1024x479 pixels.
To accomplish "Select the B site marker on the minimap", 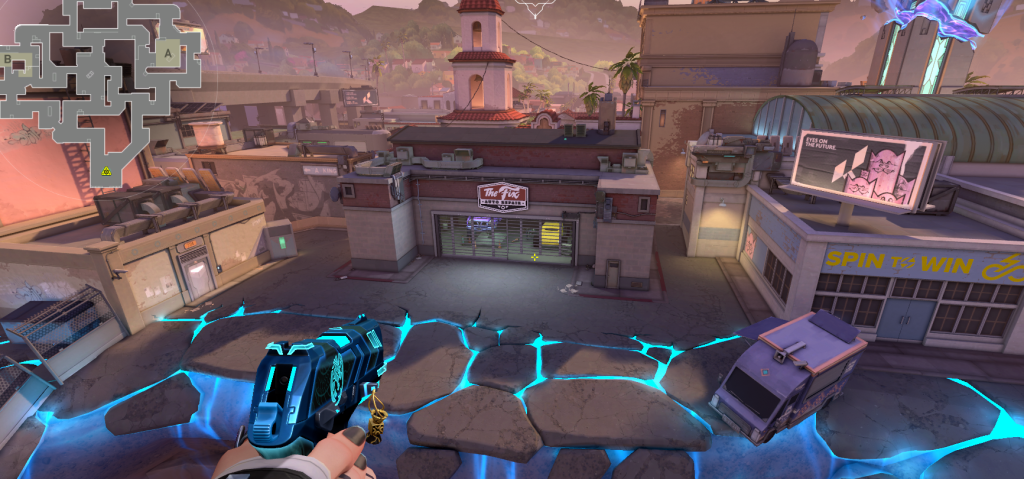I will coord(8,59).
